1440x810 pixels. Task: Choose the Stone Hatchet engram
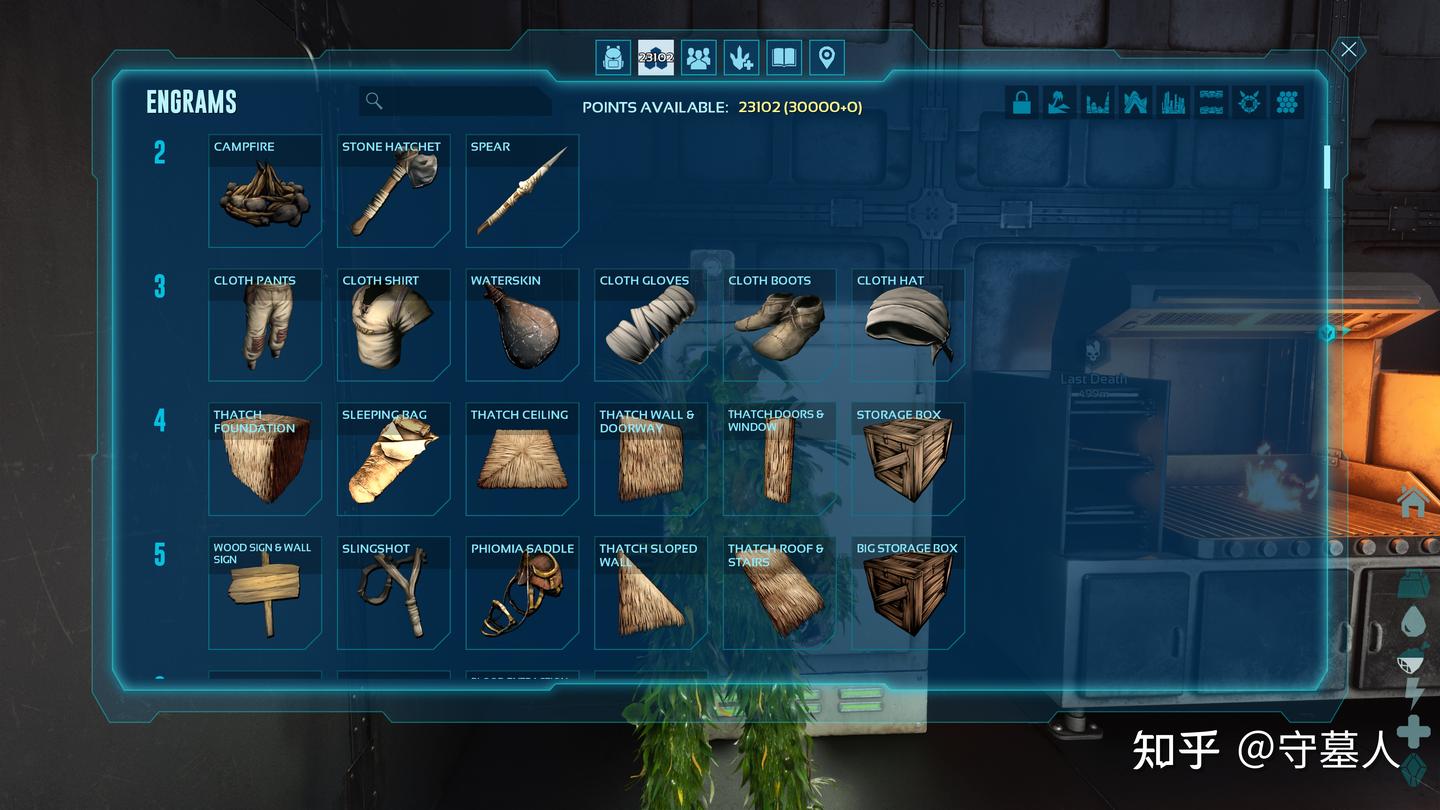coord(393,191)
